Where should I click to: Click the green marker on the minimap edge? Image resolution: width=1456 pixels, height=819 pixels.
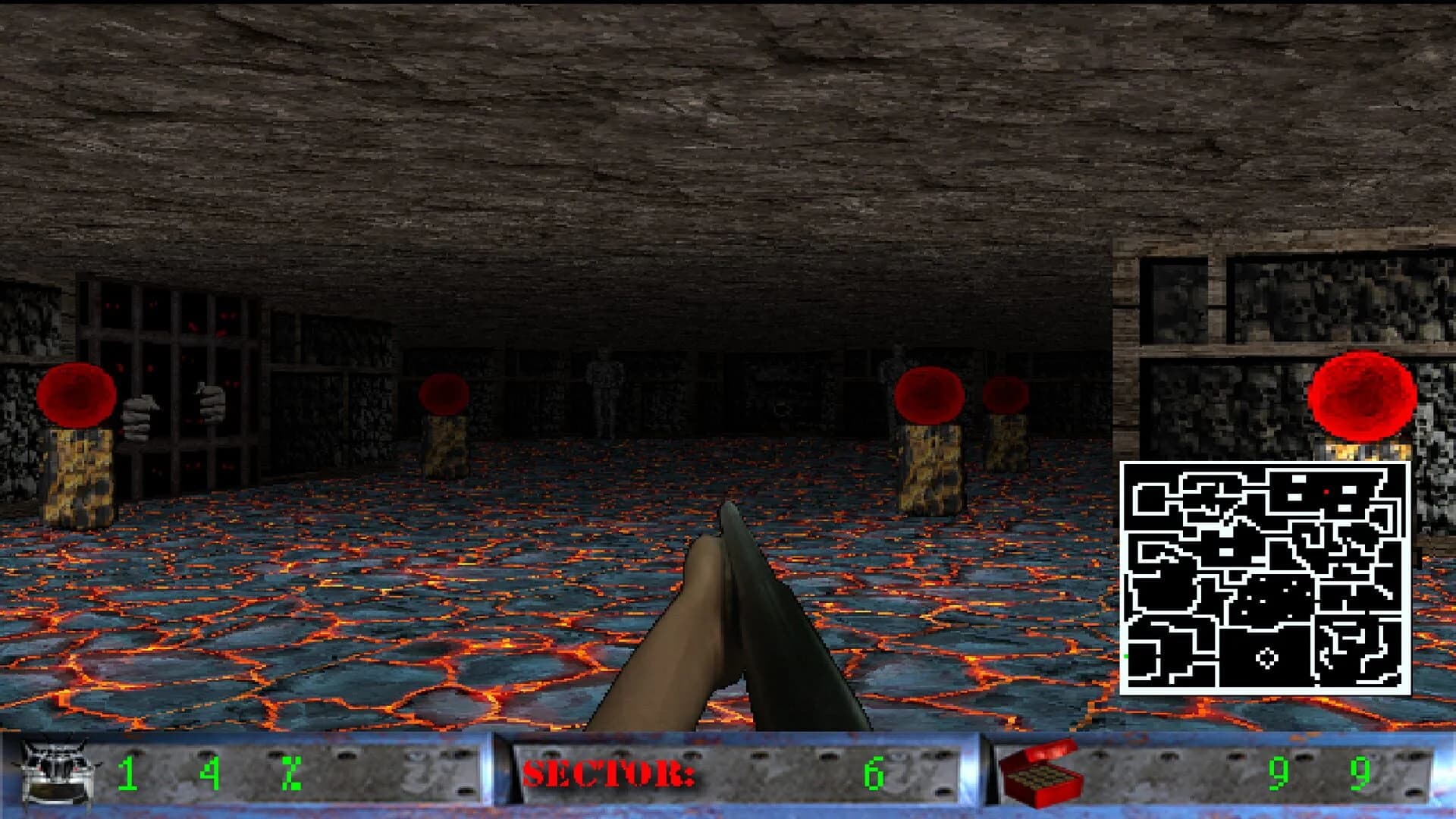pyautogui.click(x=1125, y=654)
